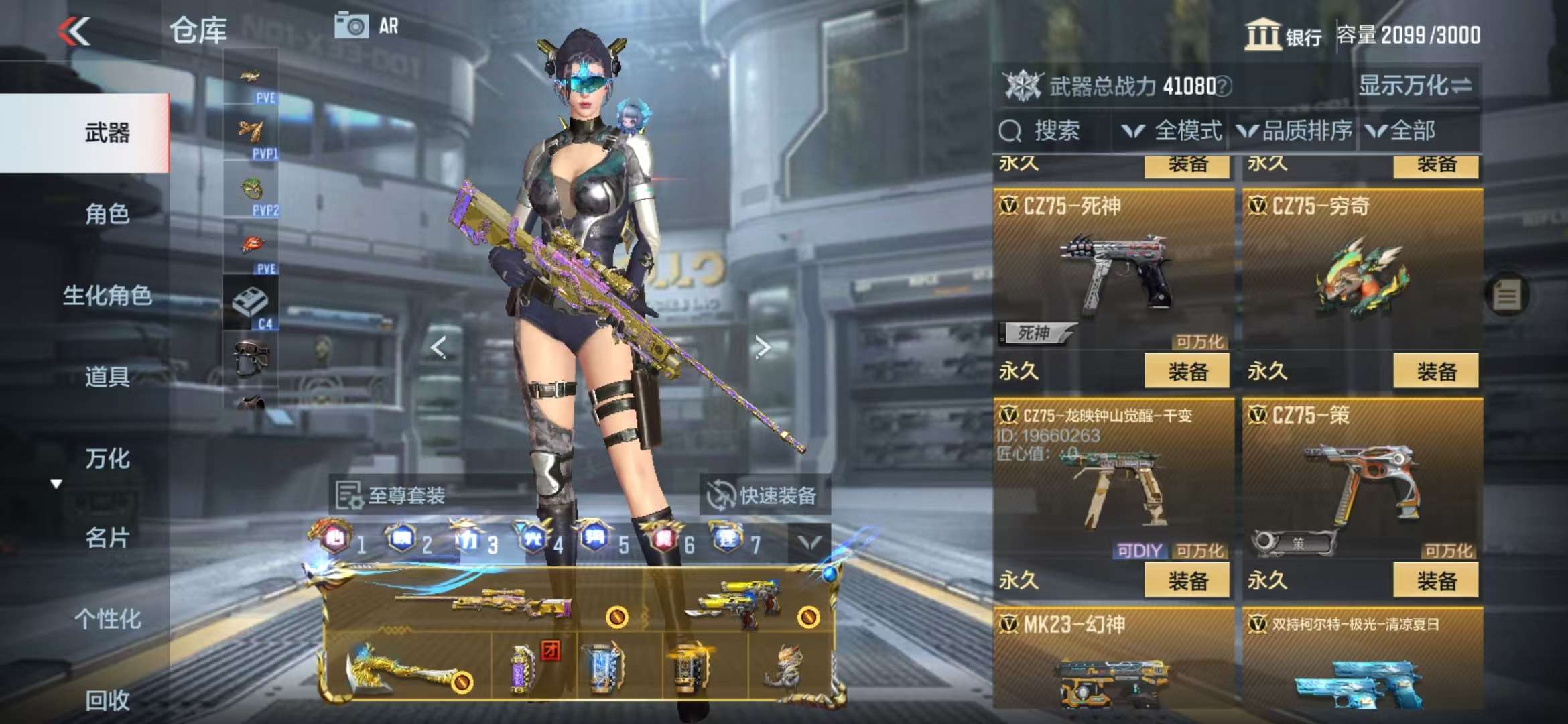Switch to the 生化角色 tab
The width and height of the screenshot is (1568, 724).
tap(107, 295)
